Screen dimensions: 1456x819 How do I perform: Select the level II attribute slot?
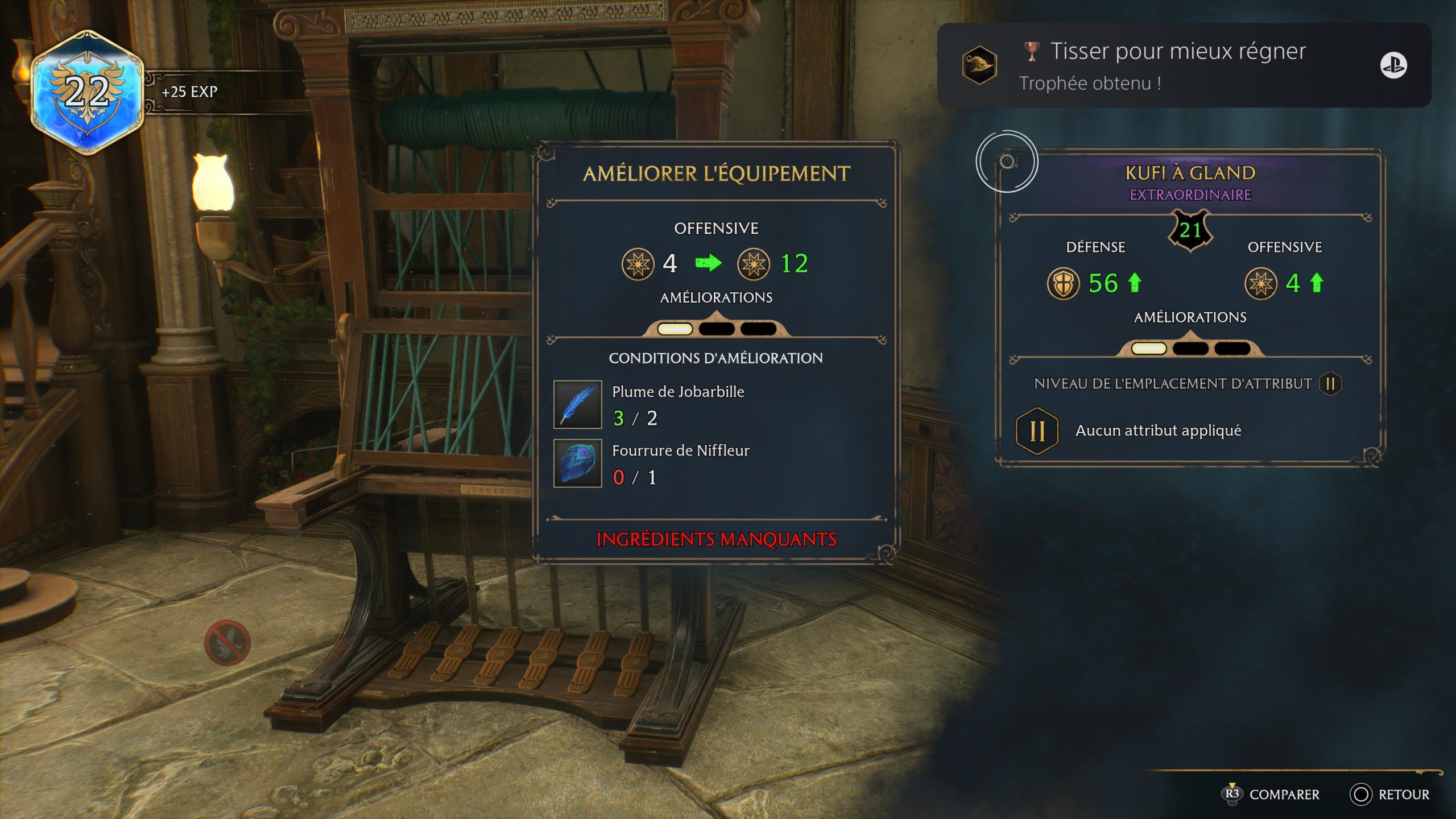[1037, 431]
